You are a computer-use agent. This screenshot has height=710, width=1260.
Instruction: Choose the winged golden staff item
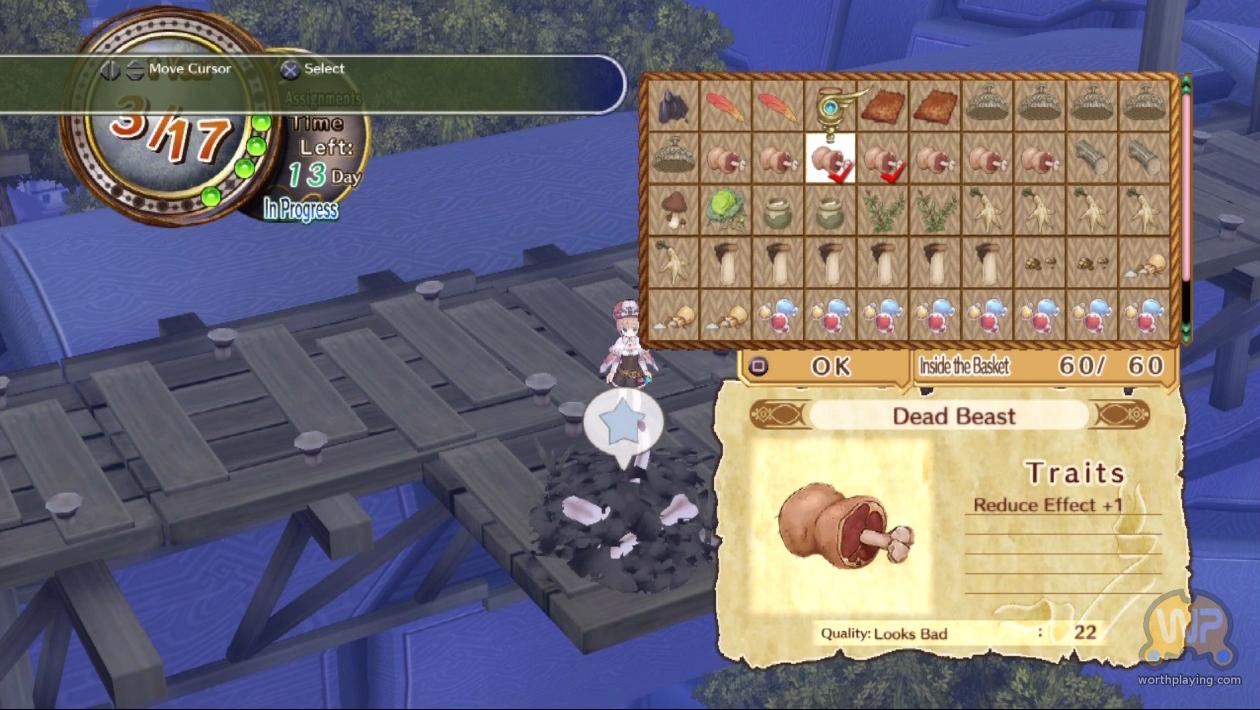pos(830,106)
